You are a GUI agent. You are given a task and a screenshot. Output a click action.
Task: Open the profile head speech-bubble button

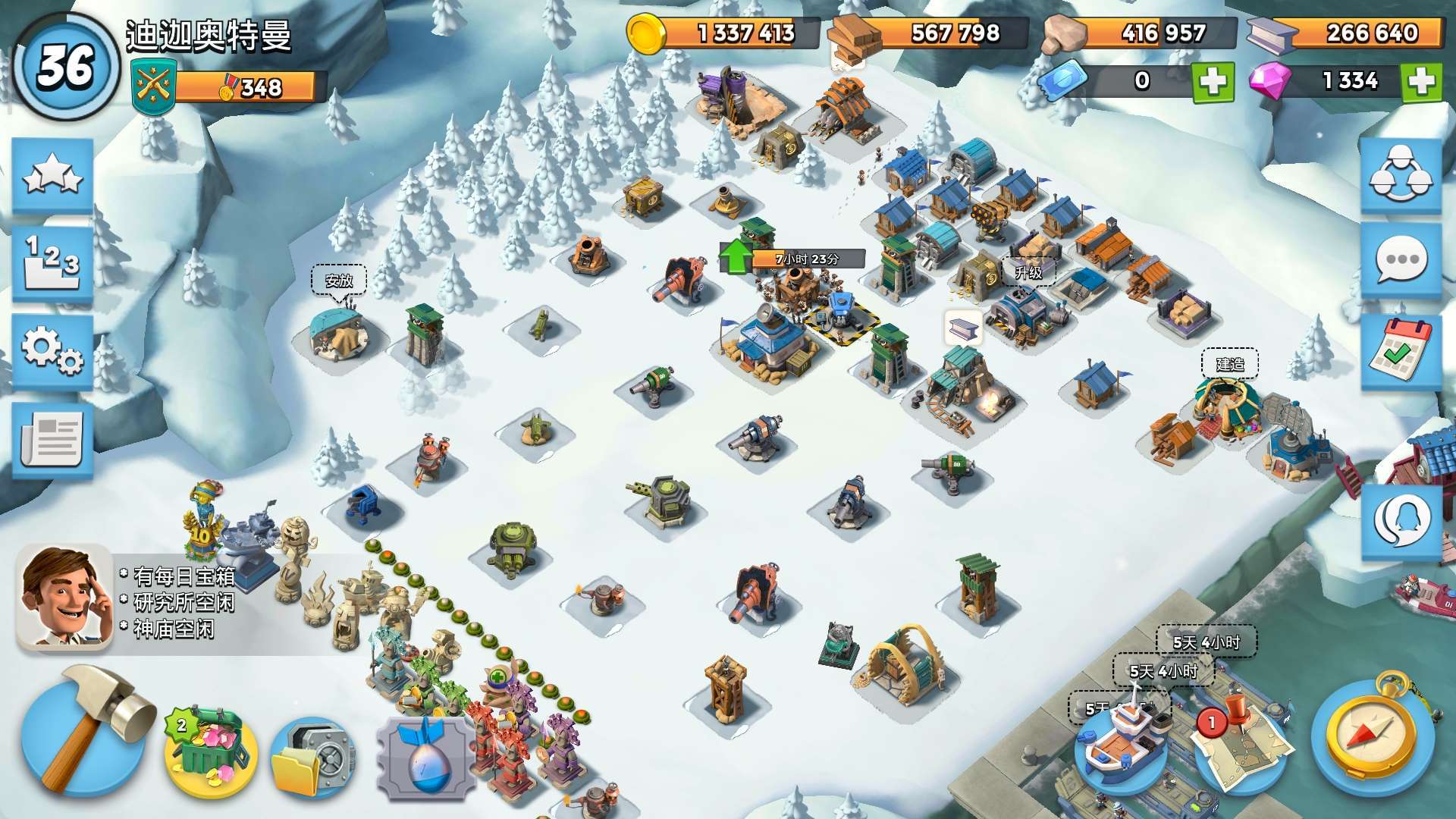pyautogui.click(x=1401, y=521)
